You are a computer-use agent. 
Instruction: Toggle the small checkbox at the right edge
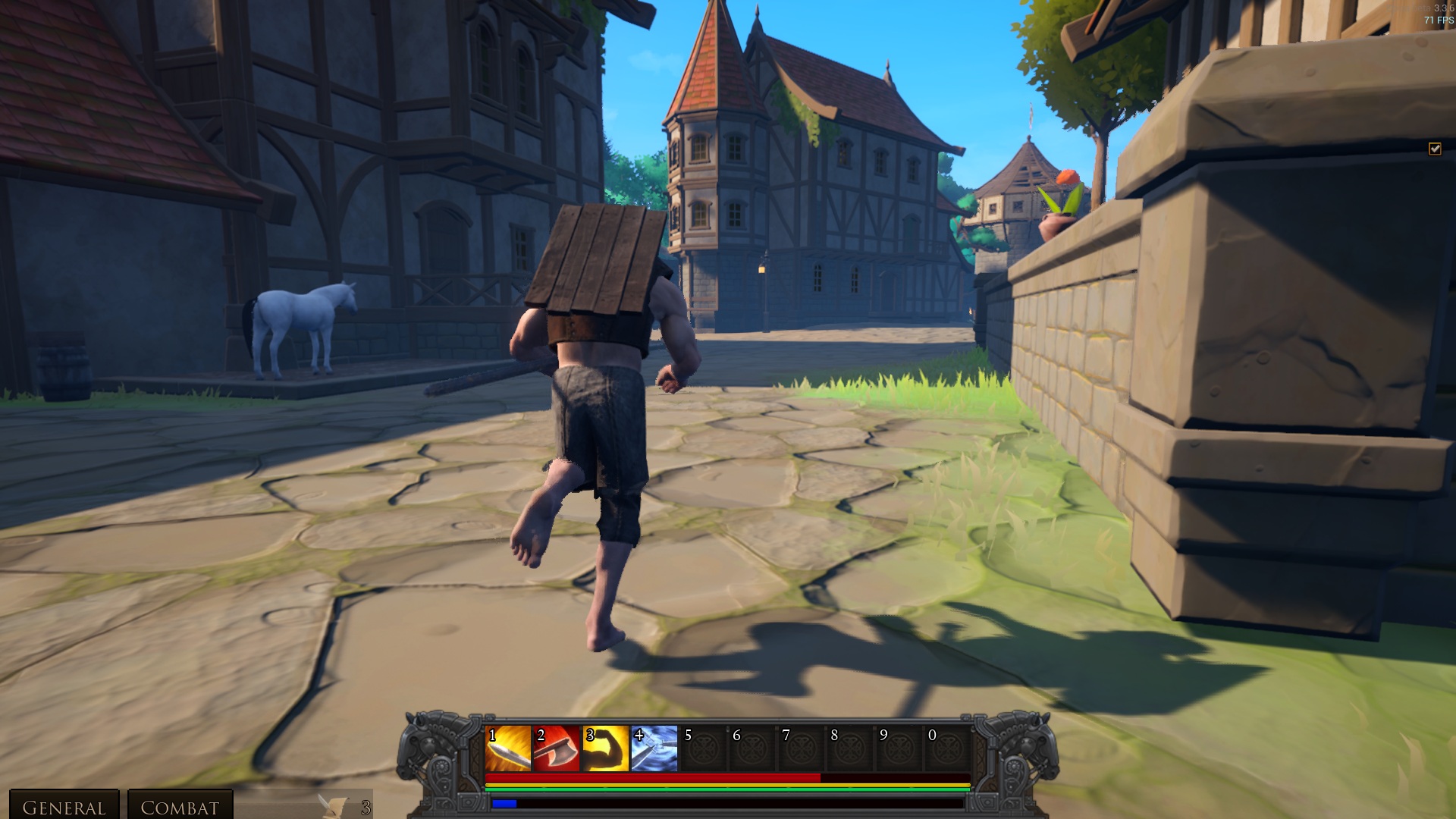[x=1435, y=149]
